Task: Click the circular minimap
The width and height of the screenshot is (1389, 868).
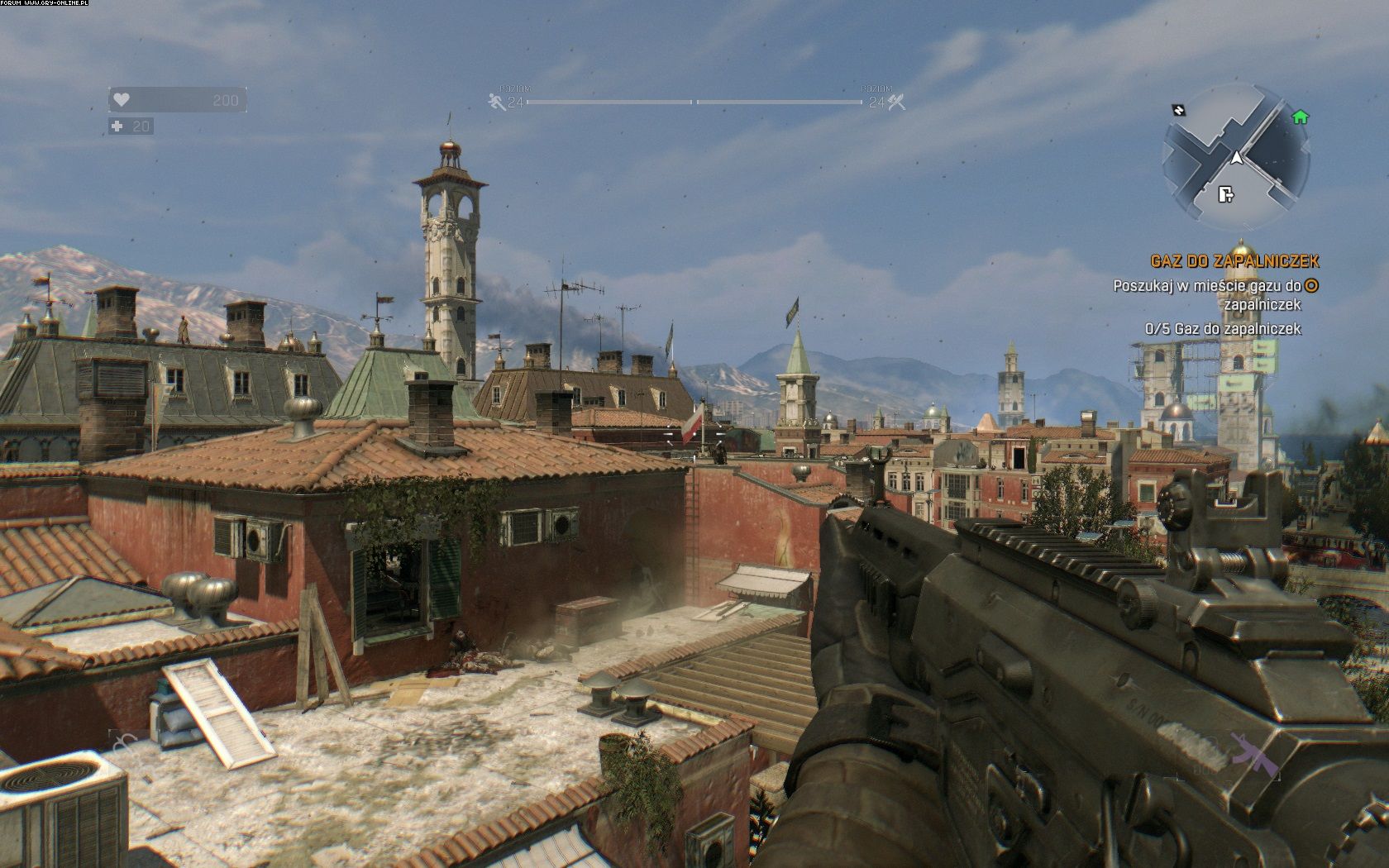Action: click(x=1235, y=157)
